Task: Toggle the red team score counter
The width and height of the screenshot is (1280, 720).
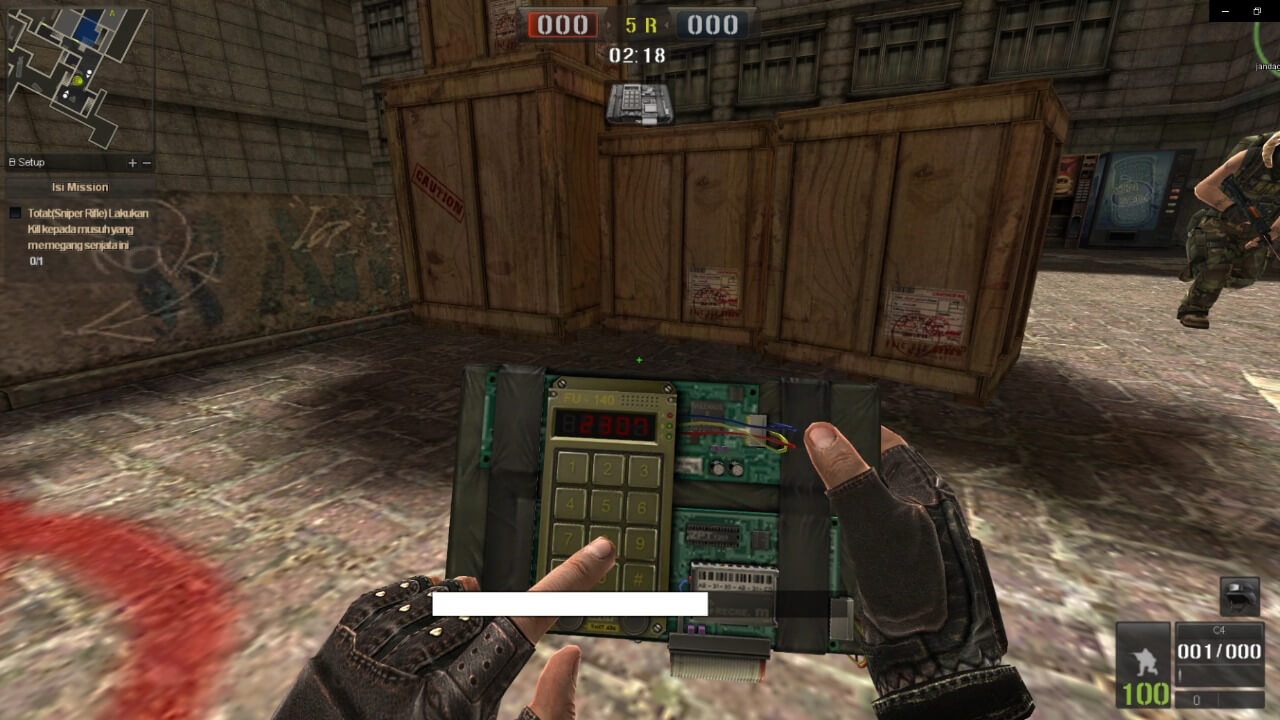Action: tap(562, 25)
